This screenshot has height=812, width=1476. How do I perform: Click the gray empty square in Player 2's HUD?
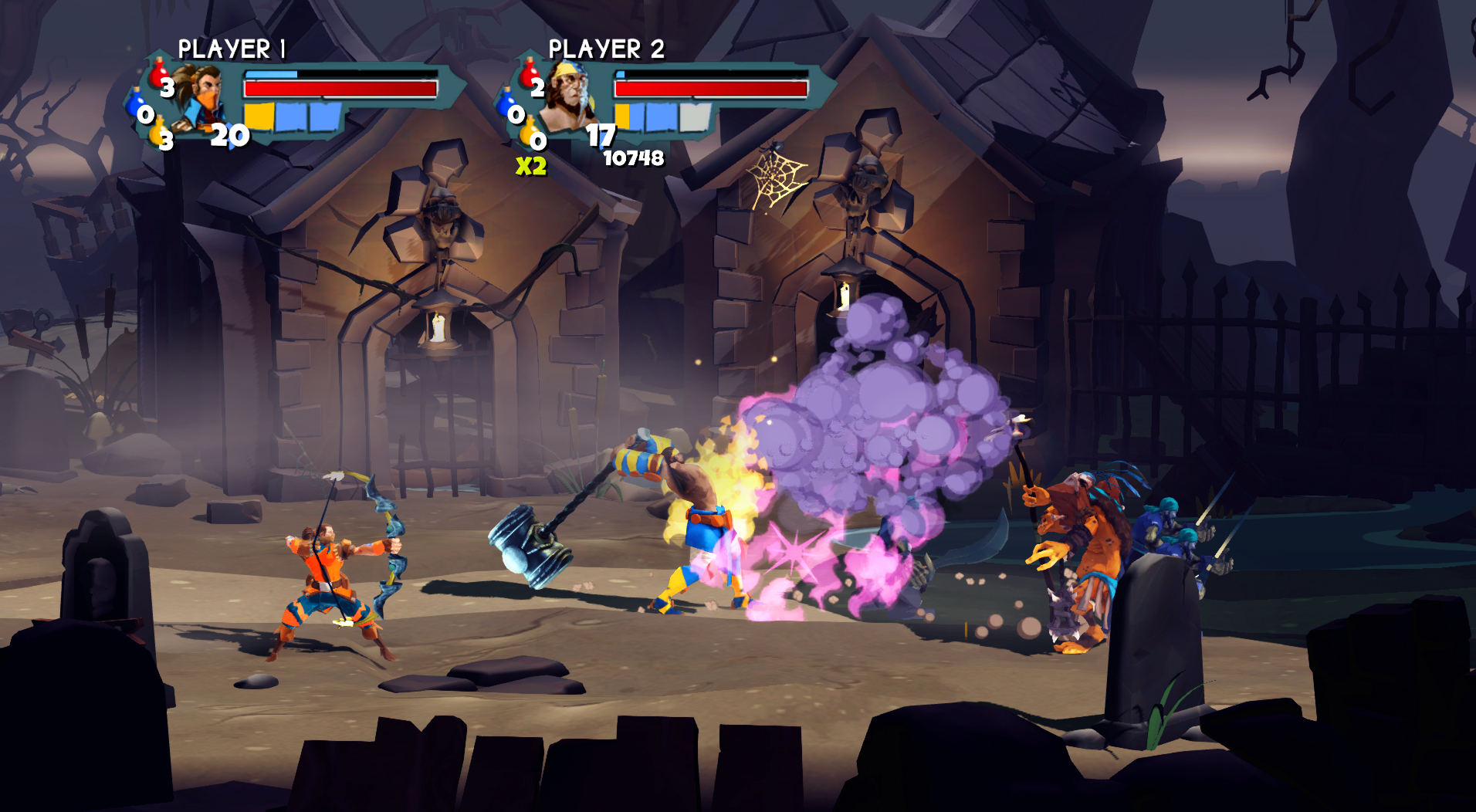695,117
